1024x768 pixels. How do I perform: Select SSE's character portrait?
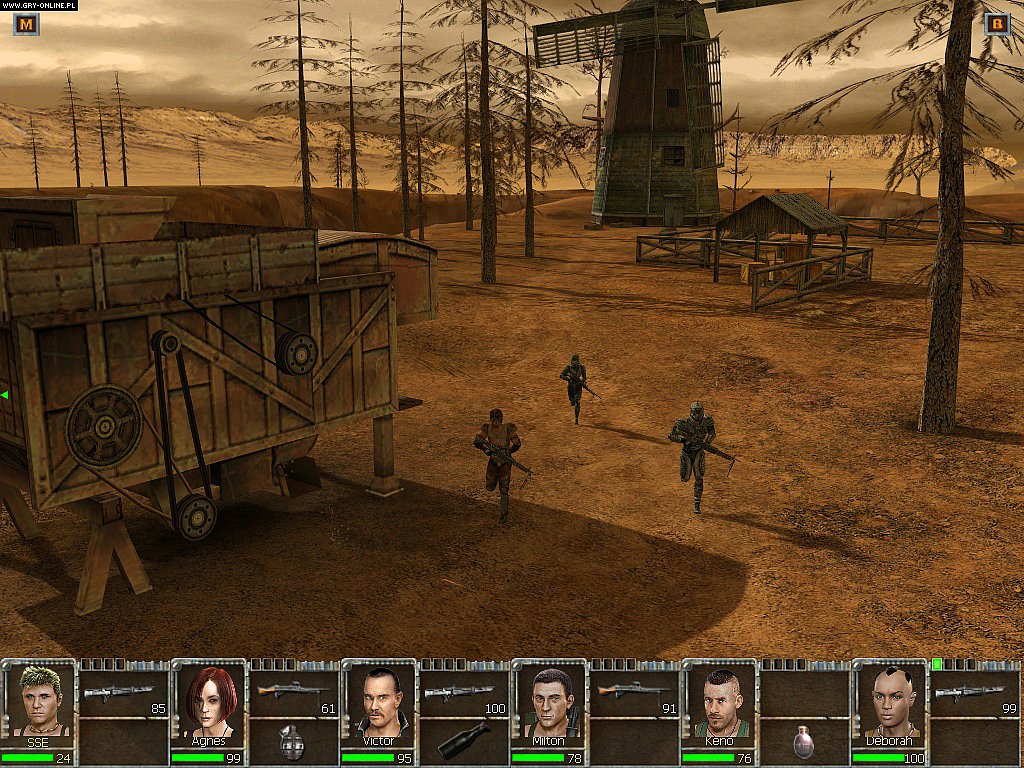40,700
